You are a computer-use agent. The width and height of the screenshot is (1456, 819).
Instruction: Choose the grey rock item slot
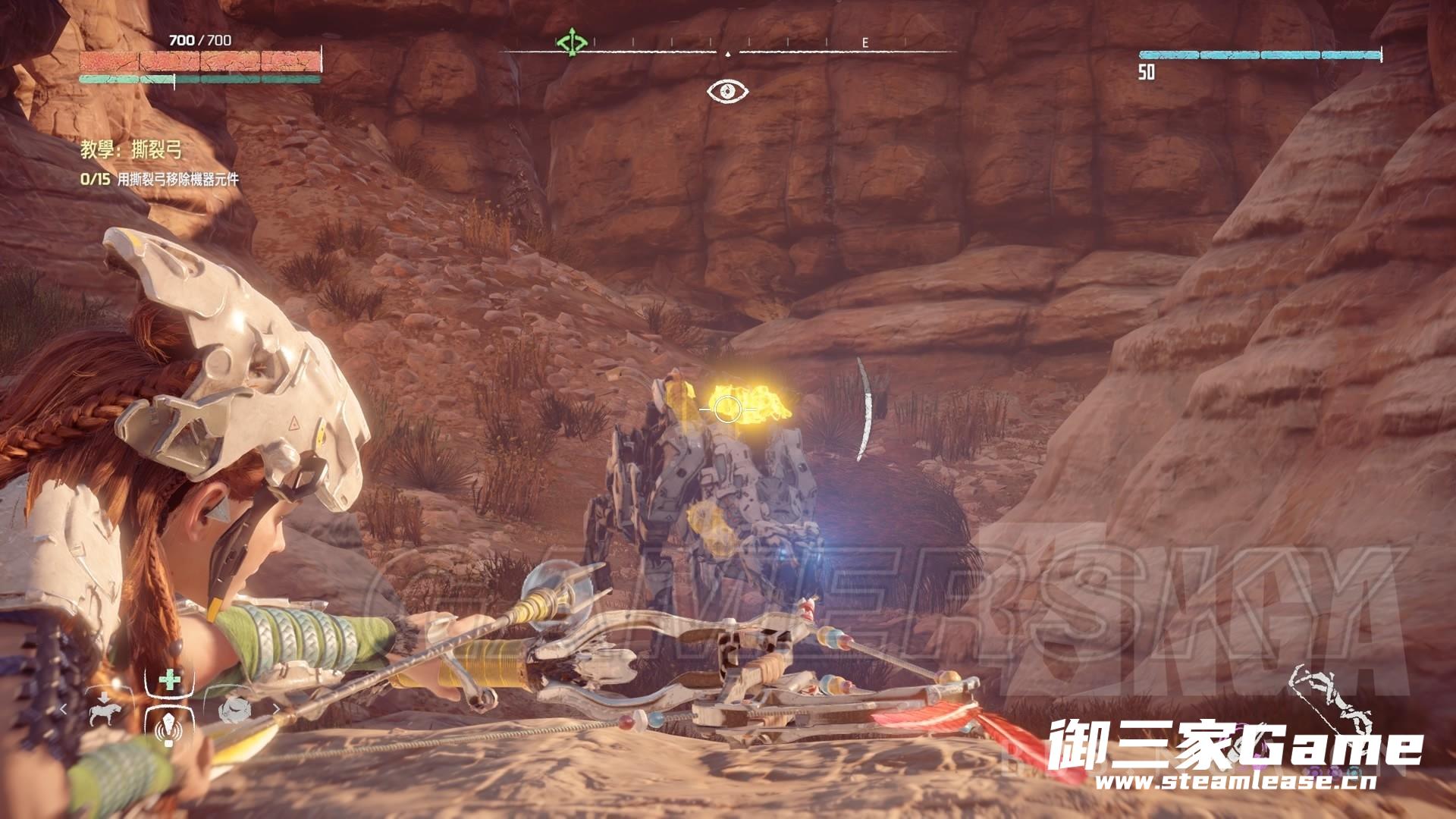(234, 711)
